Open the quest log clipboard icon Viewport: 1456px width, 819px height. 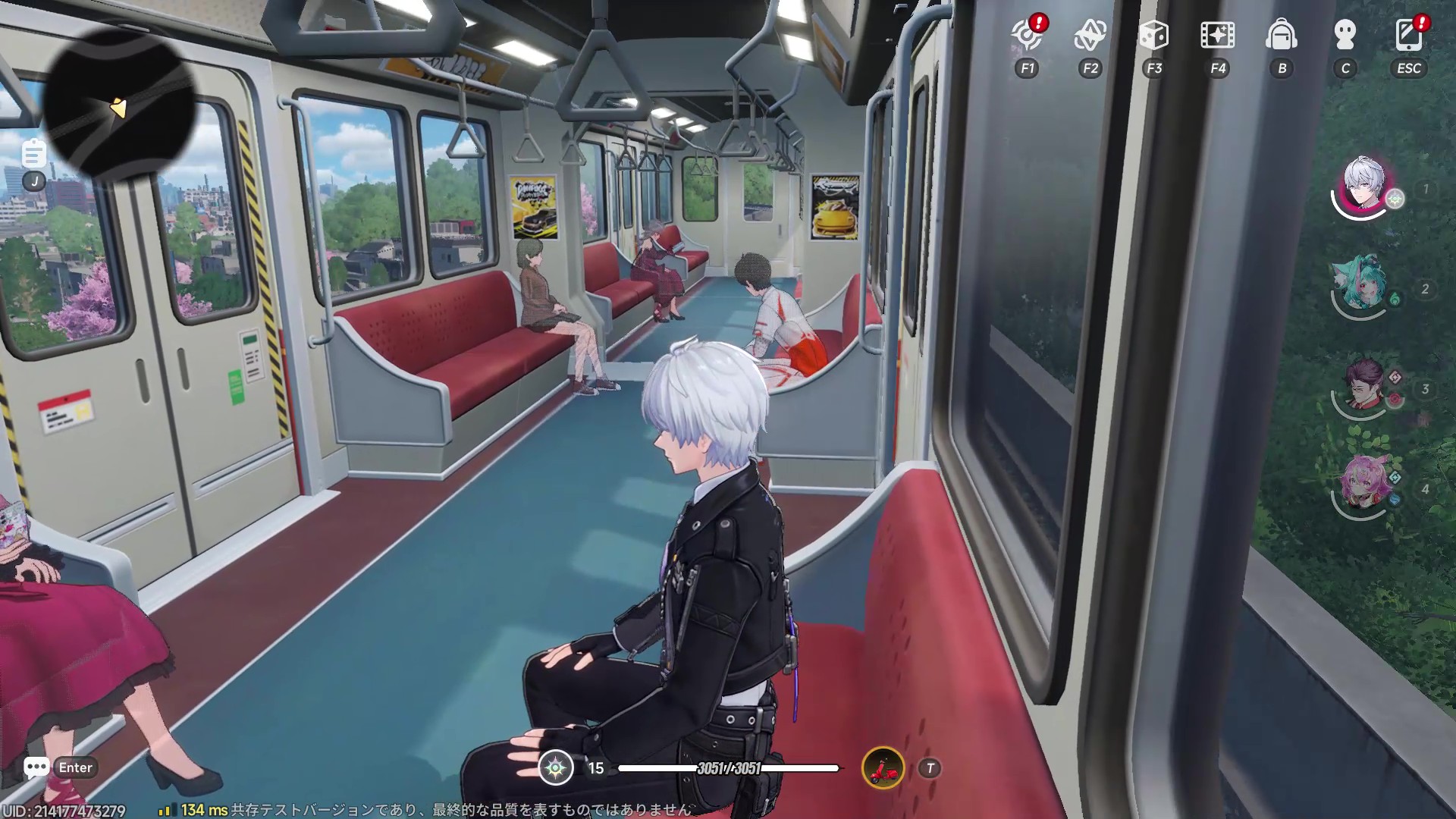pos(33,154)
